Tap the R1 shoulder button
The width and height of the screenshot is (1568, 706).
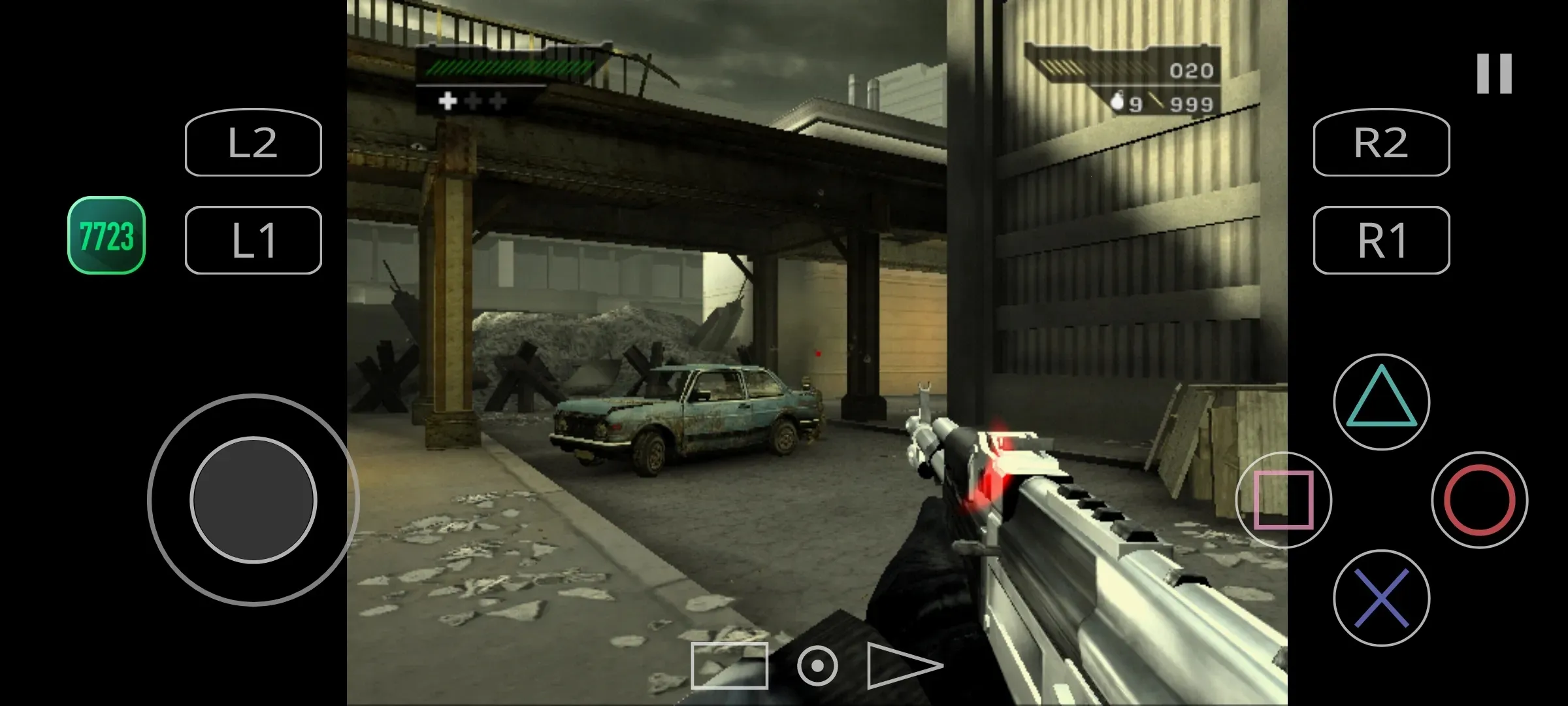(x=1381, y=240)
